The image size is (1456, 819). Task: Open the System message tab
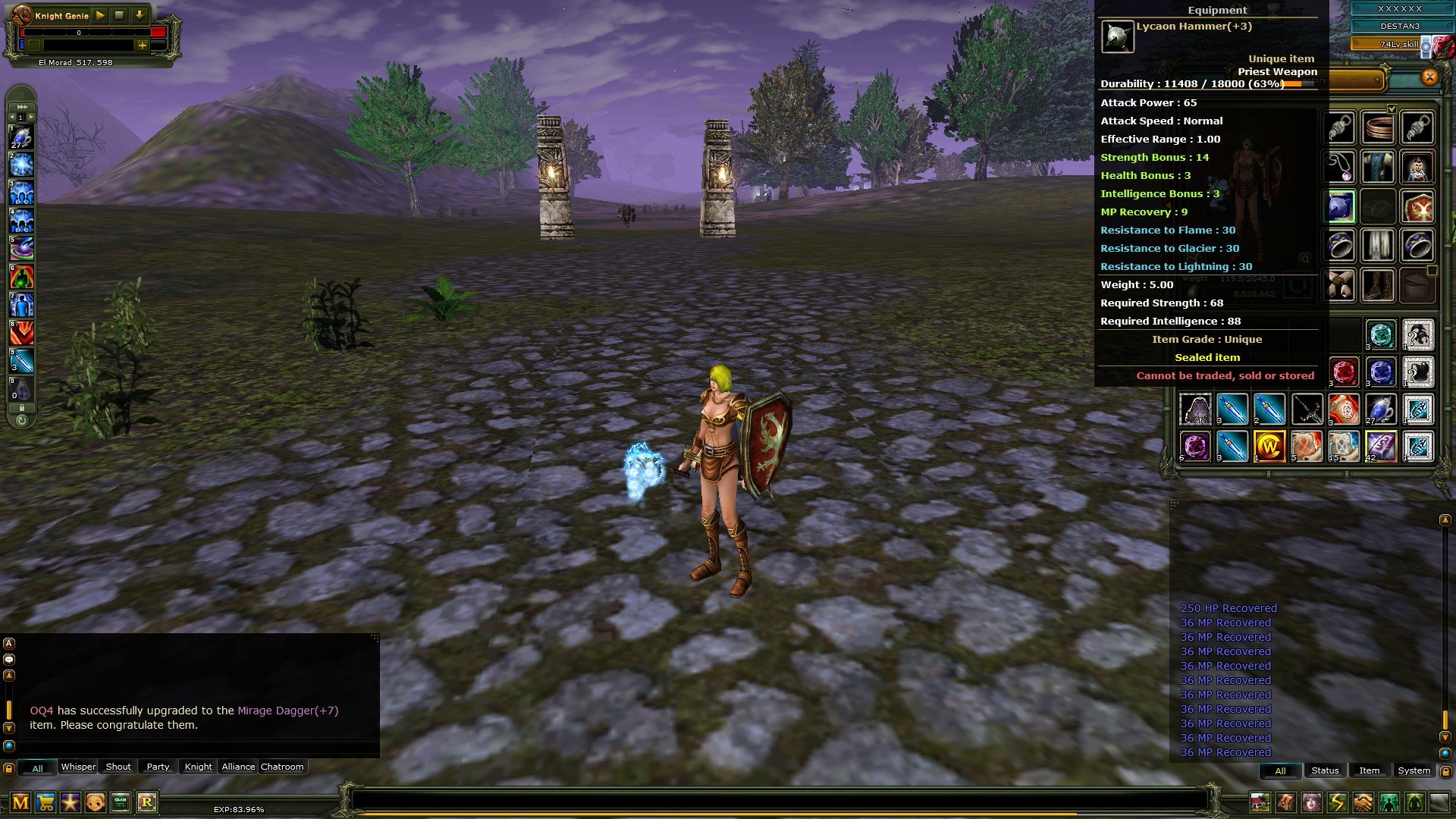coord(1413,770)
